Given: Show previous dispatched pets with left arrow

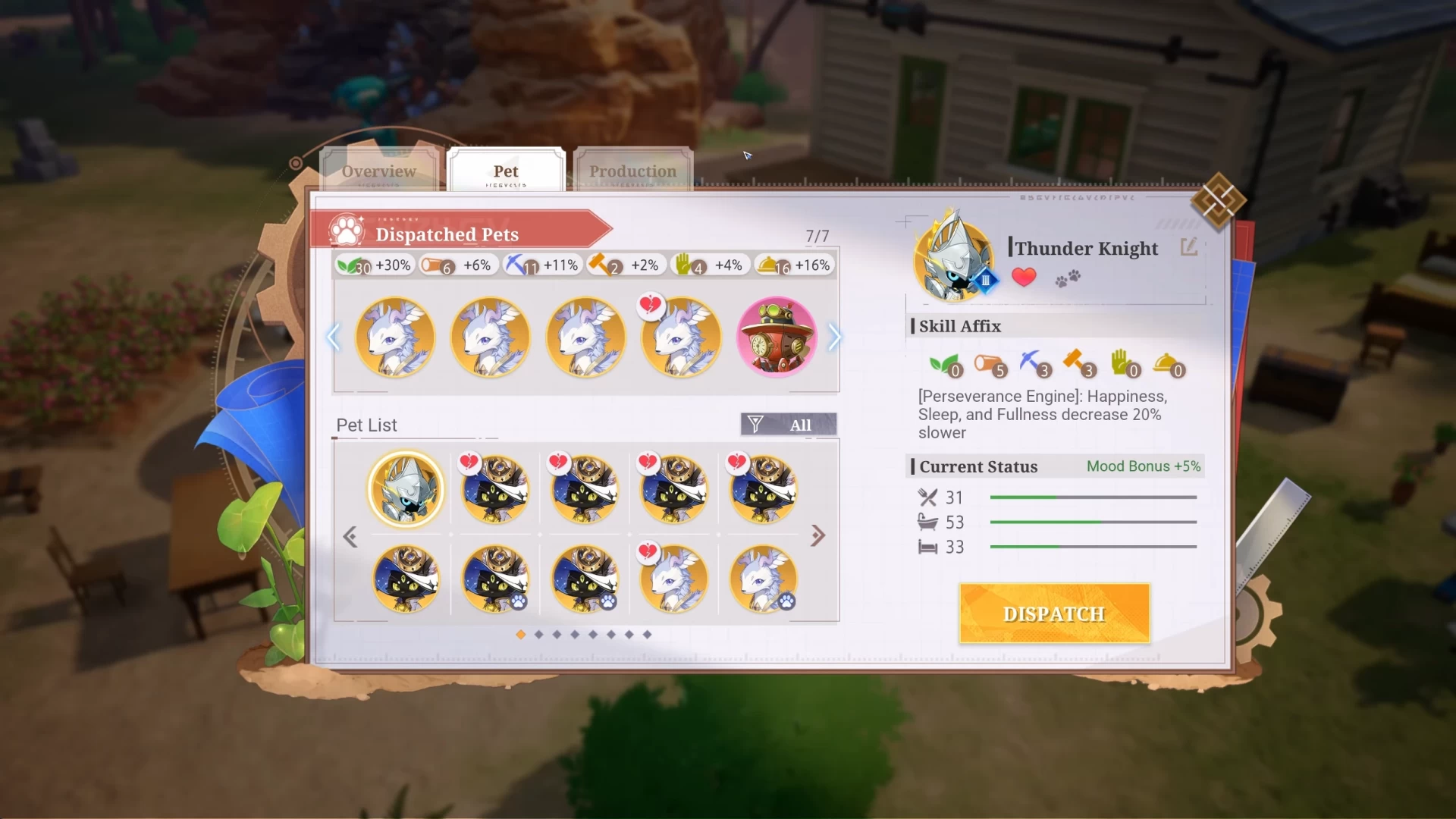Looking at the screenshot, I should pos(333,337).
